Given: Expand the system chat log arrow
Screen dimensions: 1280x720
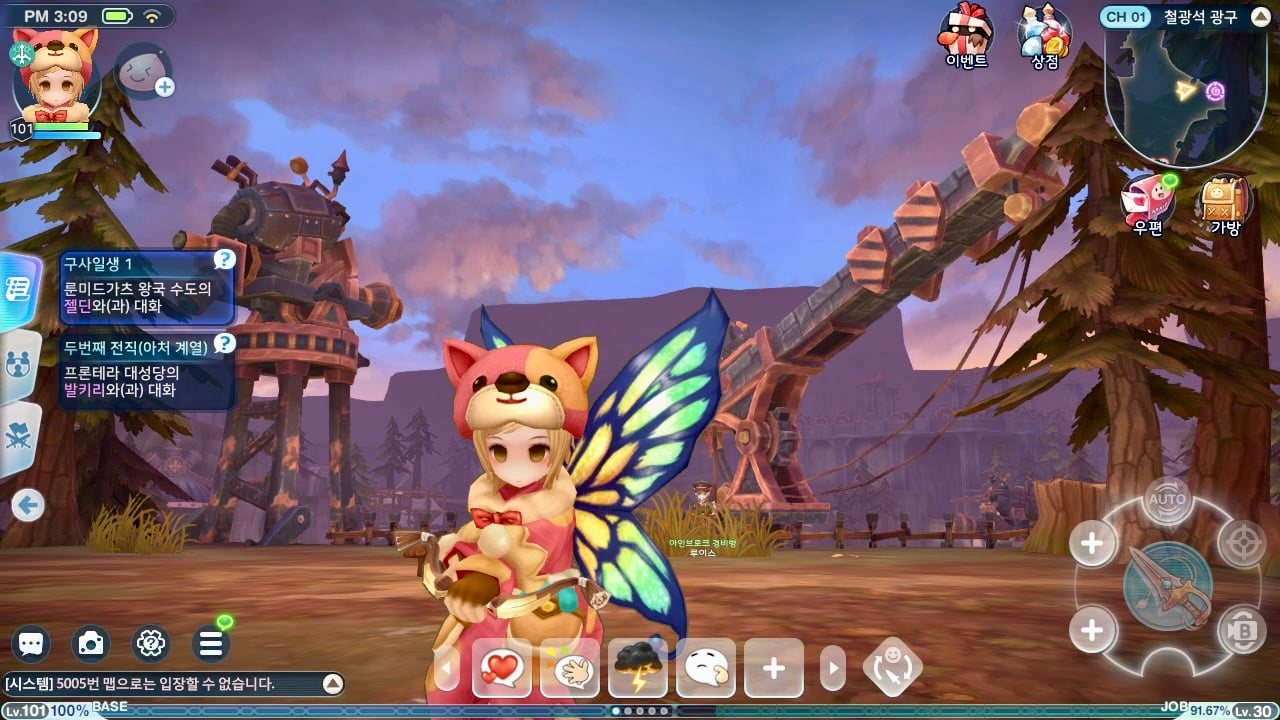Looking at the screenshot, I should click(332, 684).
